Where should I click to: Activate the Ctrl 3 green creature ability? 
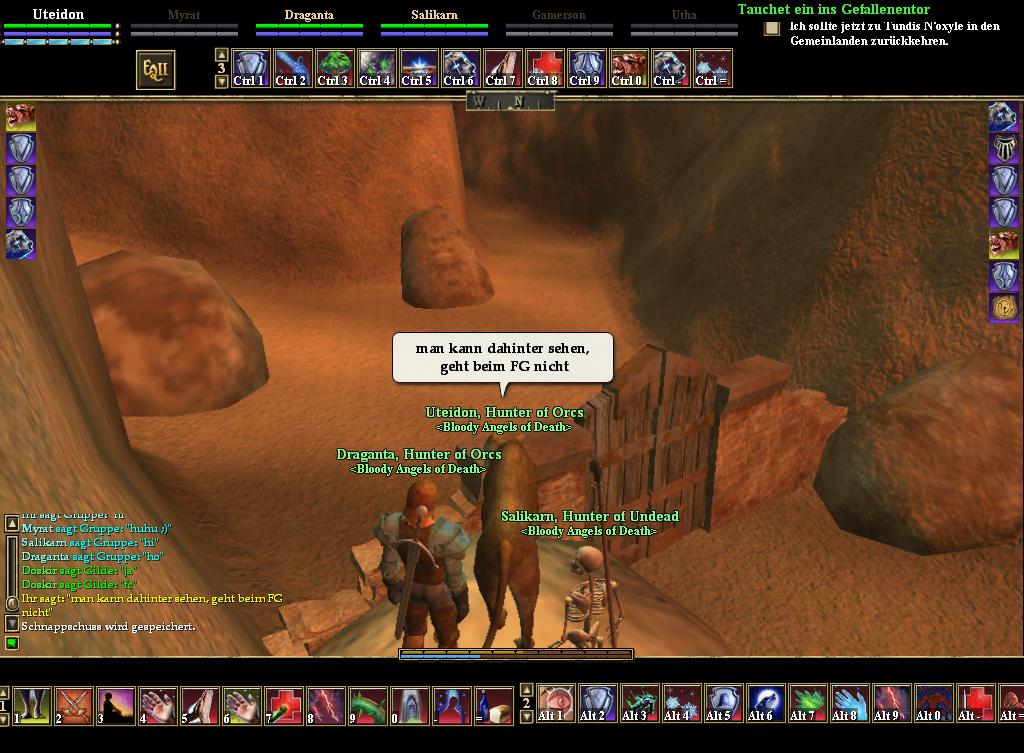(x=333, y=68)
